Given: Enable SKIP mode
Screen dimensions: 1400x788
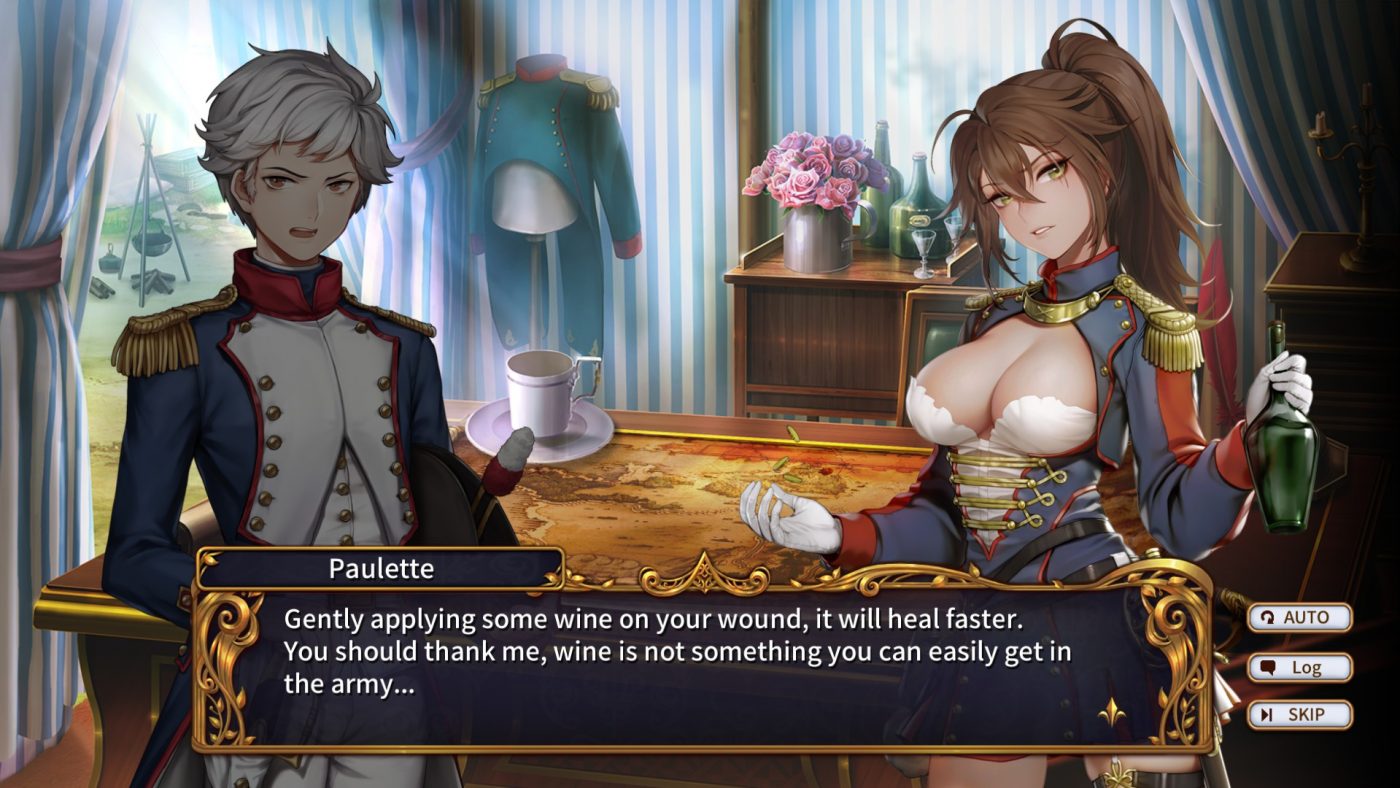Looking at the screenshot, I should 1300,714.
